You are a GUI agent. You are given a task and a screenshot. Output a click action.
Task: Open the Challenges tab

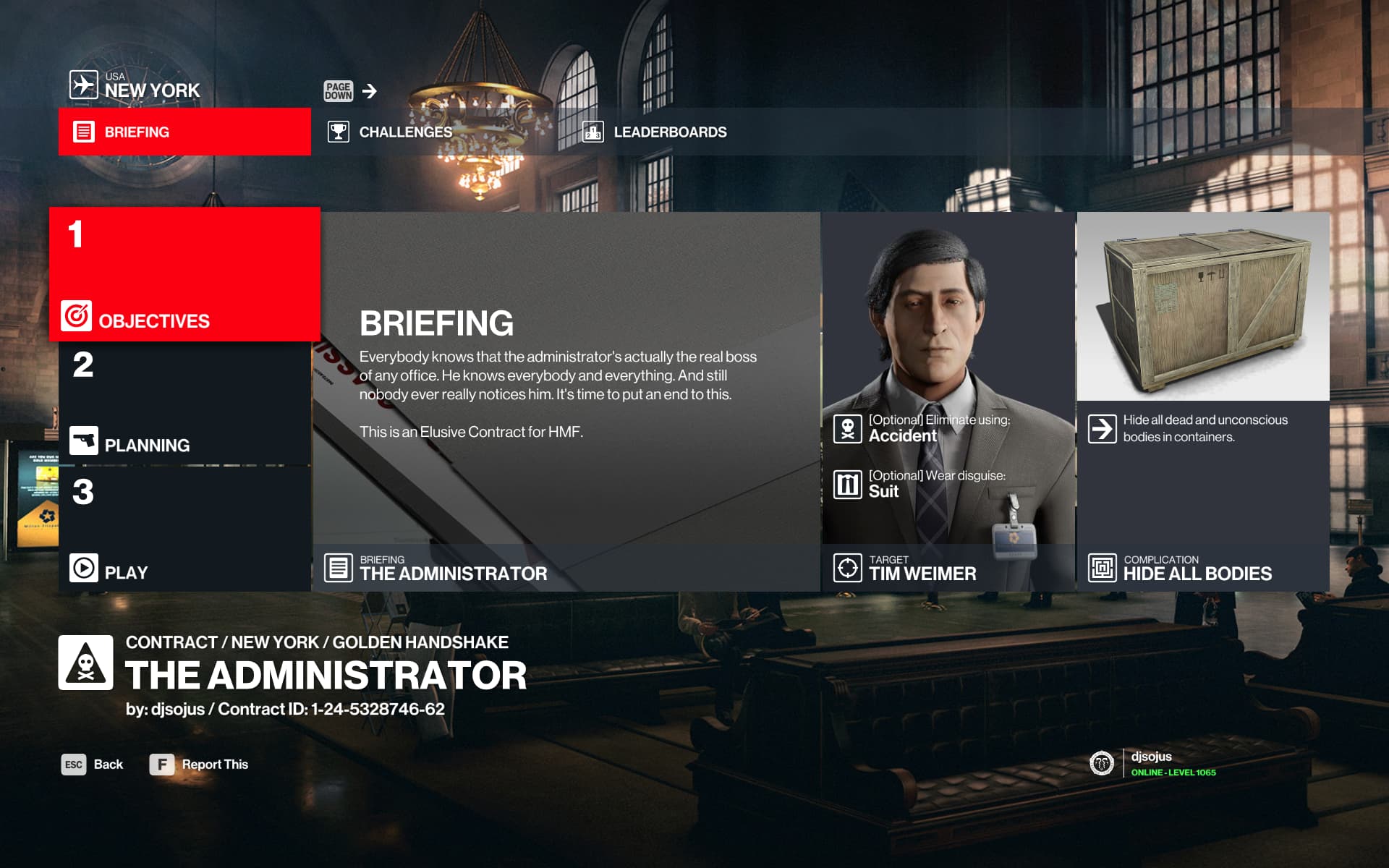[x=405, y=132]
